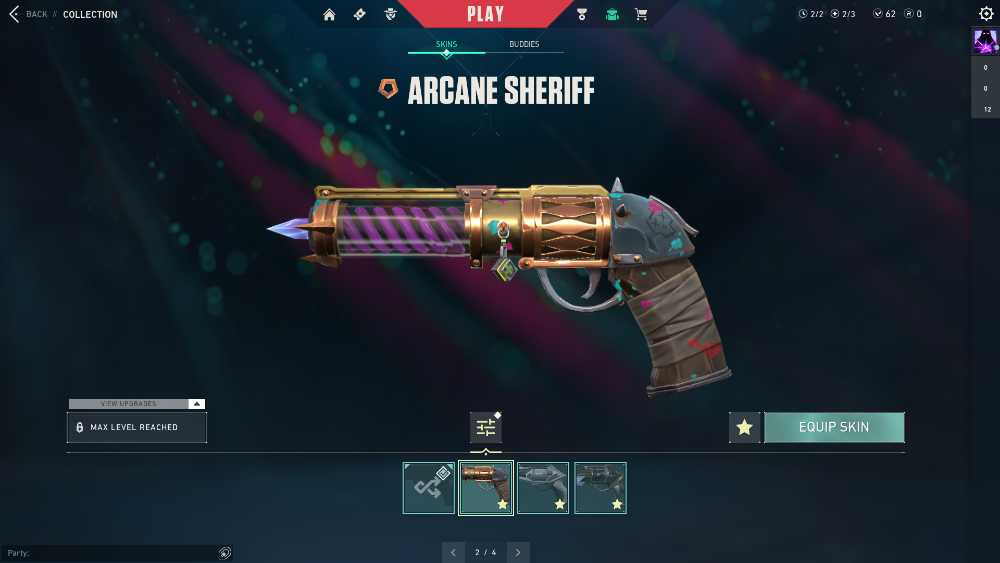Select the random shuffle skin tile
Screen dimensions: 1000x563
(429, 488)
